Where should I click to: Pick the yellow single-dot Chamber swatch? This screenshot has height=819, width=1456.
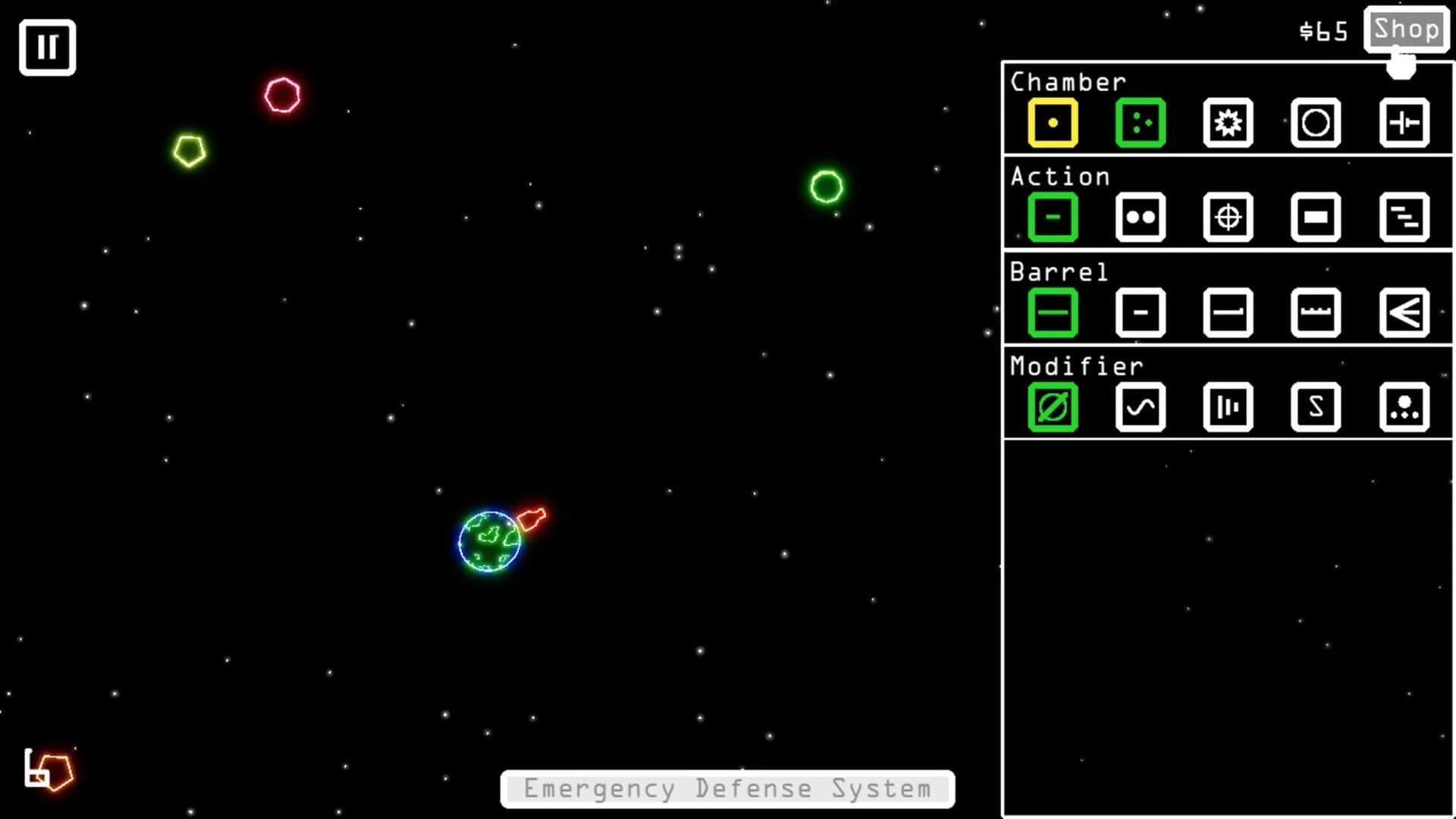click(x=1053, y=122)
